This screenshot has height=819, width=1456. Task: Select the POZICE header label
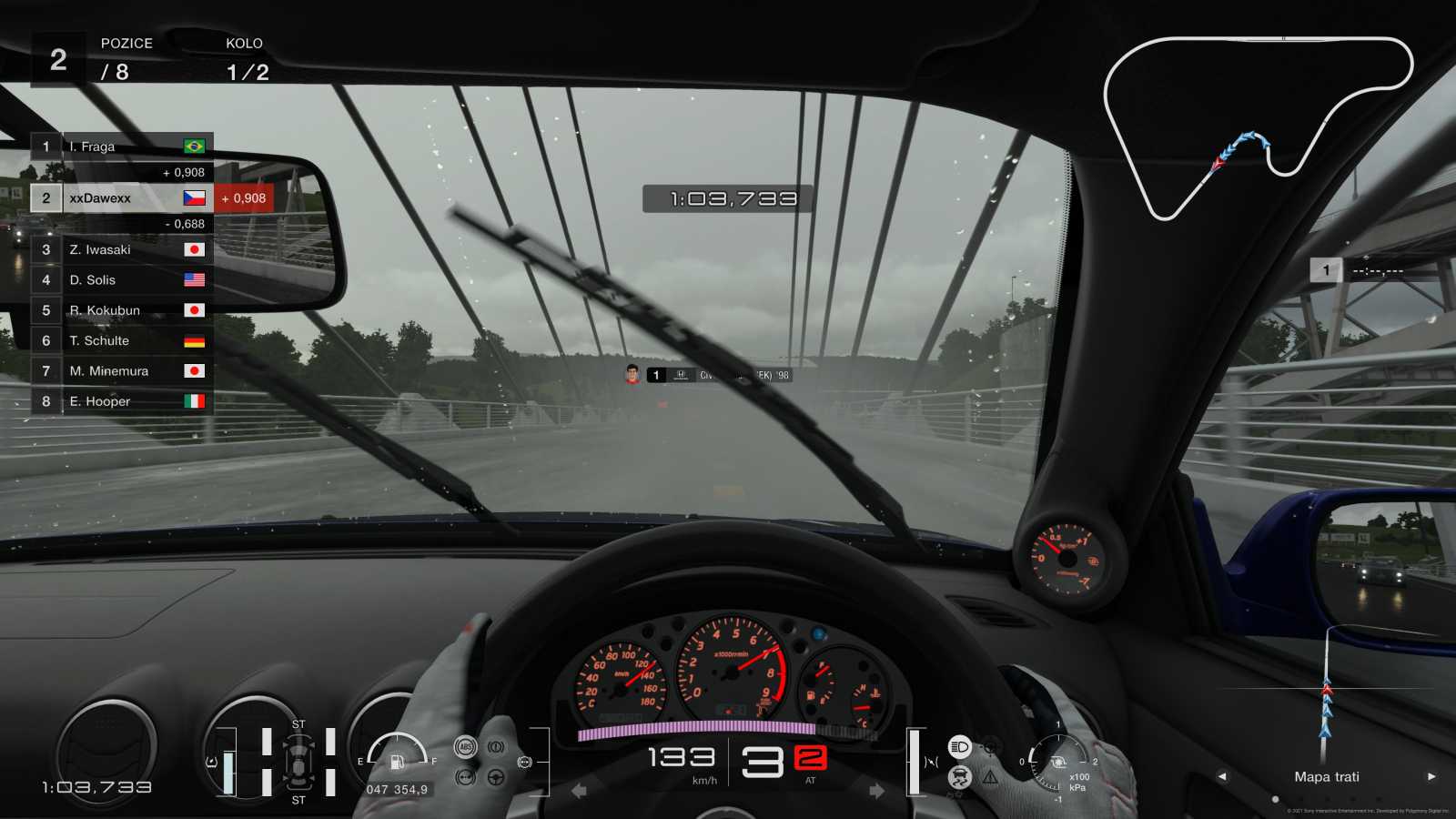pyautogui.click(x=127, y=43)
